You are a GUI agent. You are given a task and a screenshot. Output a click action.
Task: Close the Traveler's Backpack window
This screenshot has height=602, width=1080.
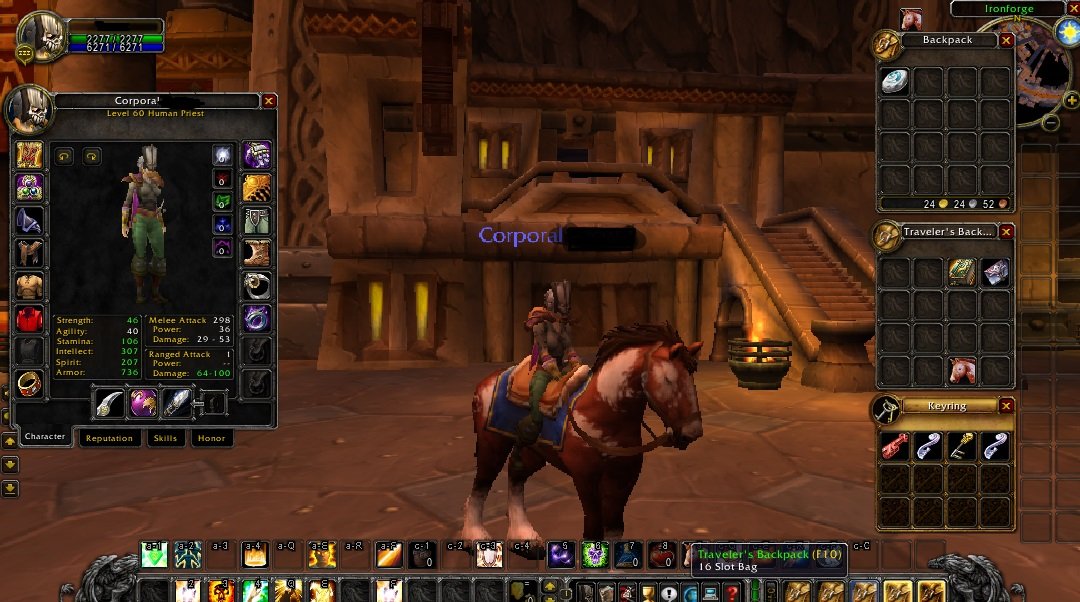pyautogui.click(x=1006, y=232)
